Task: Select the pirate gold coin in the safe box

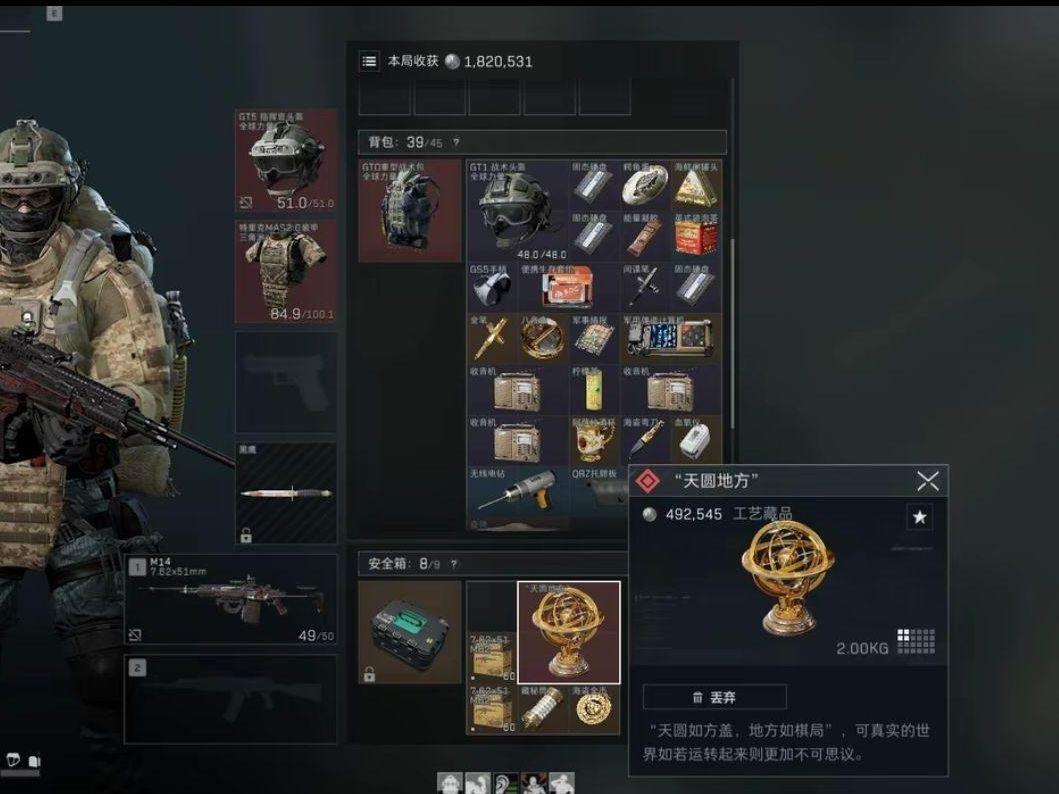Action: pos(594,708)
